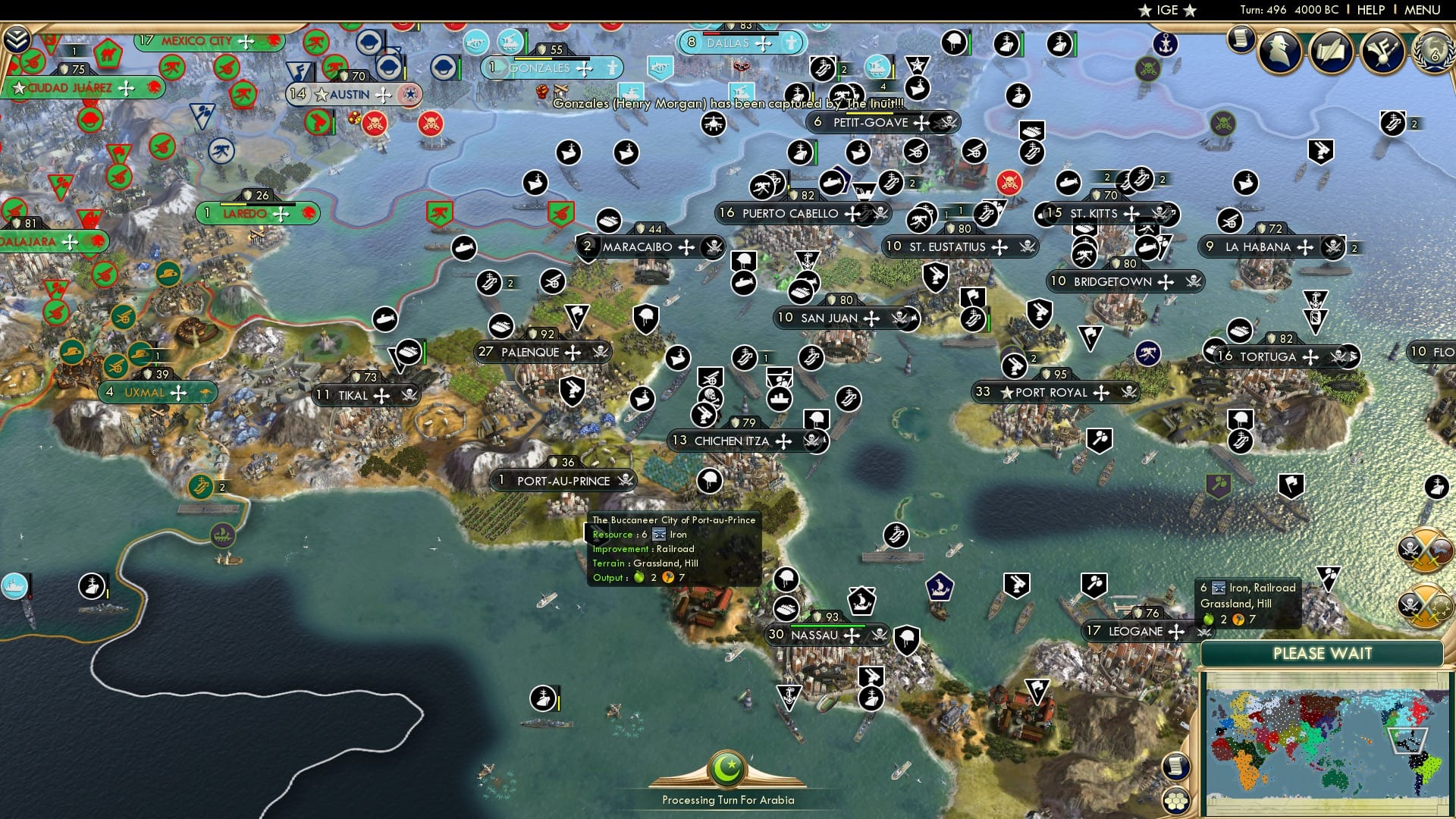Click the skull flag beside the Port Royal banner
The height and width of the screenshot is (819, 1456).
[1128, 393]
